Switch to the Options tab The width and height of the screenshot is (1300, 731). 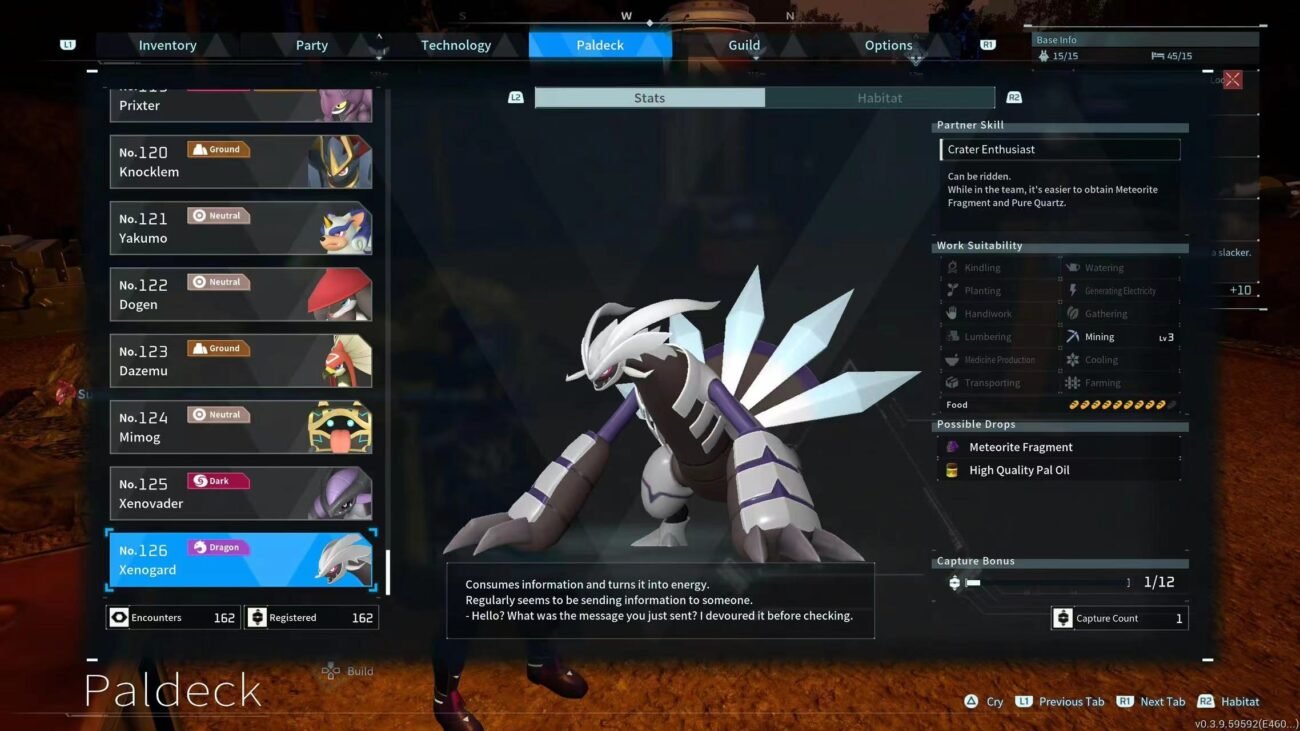point(888,45)
